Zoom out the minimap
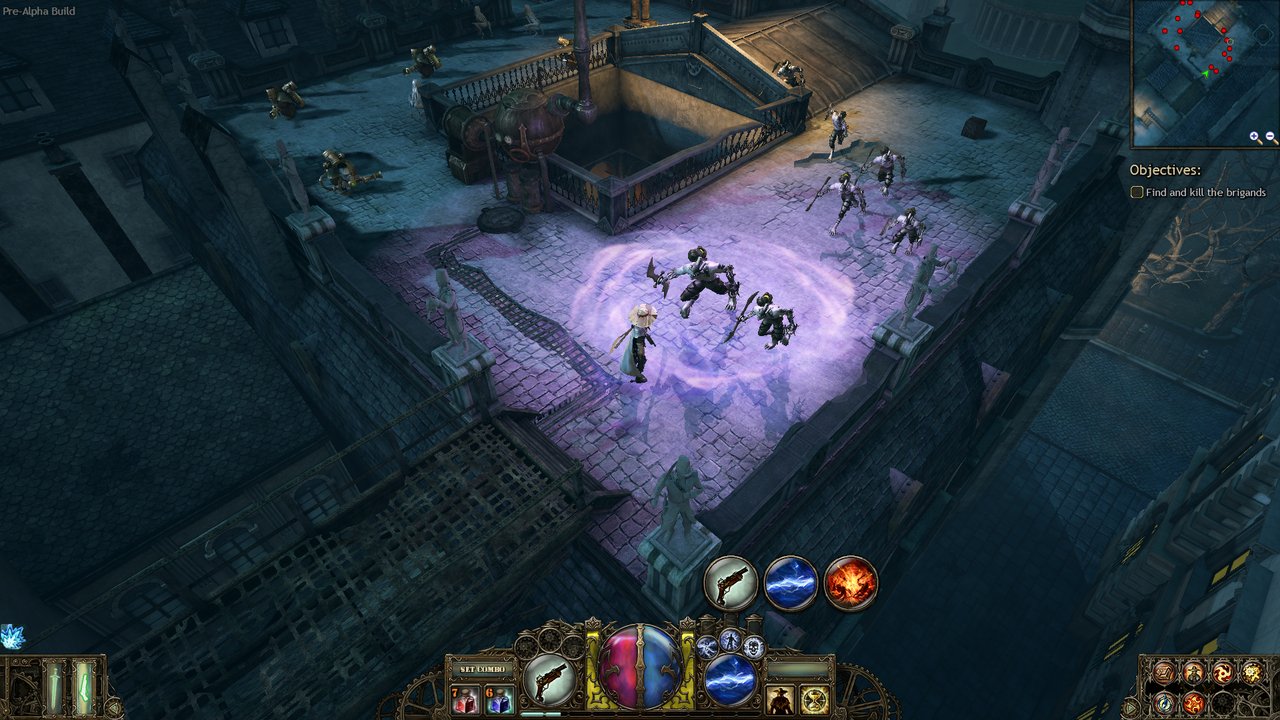This screenshot has height=720, width=1280. (1271, 137)
